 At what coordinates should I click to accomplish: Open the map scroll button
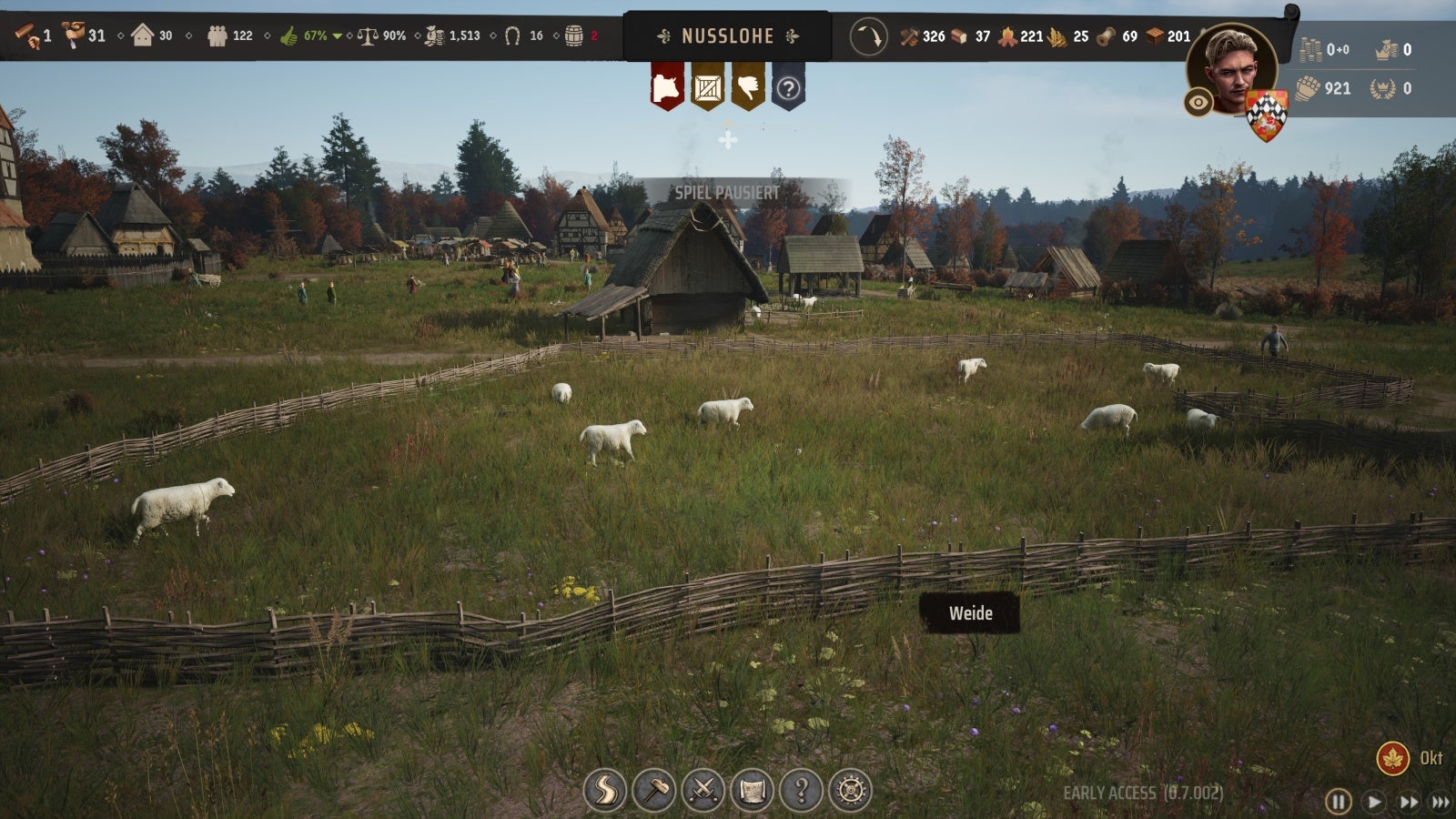pyautogui.click(x=752, y=790)
